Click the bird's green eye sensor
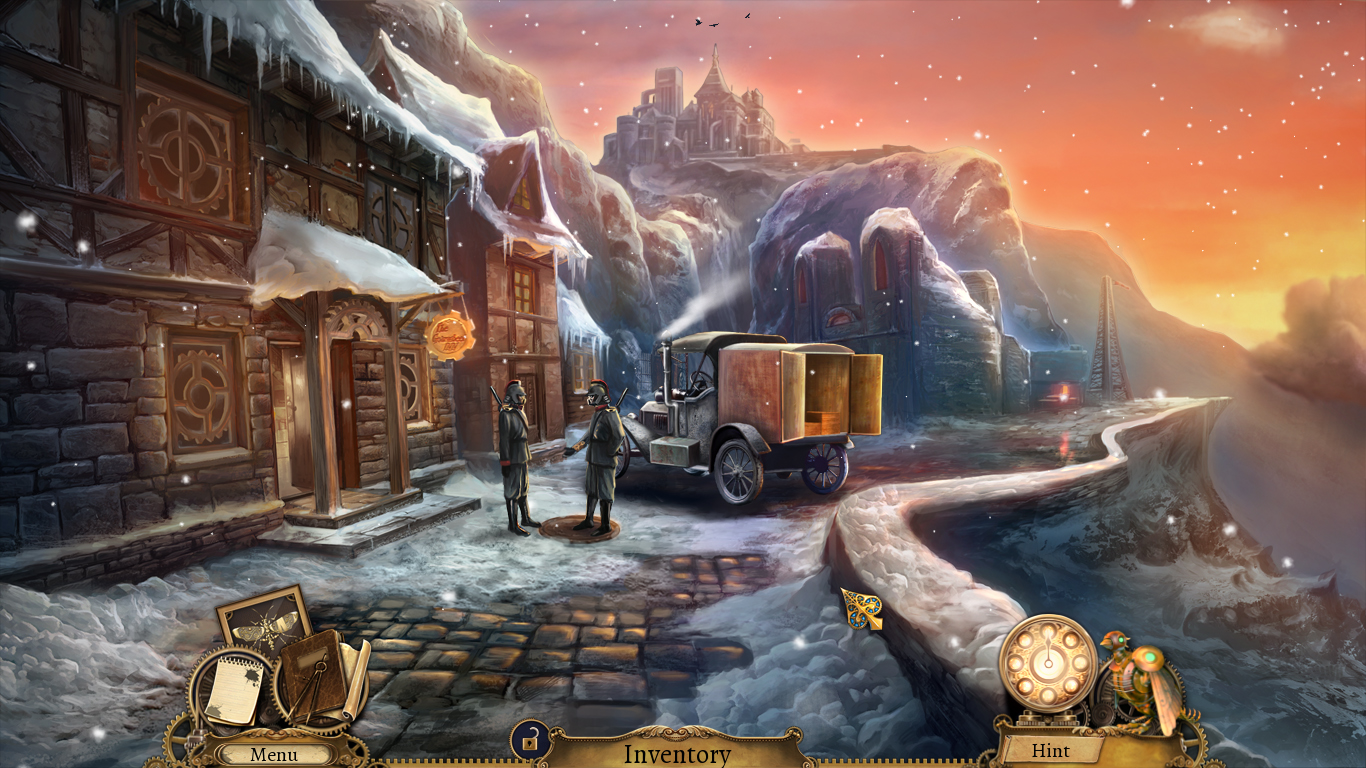 pos(1121,640)
